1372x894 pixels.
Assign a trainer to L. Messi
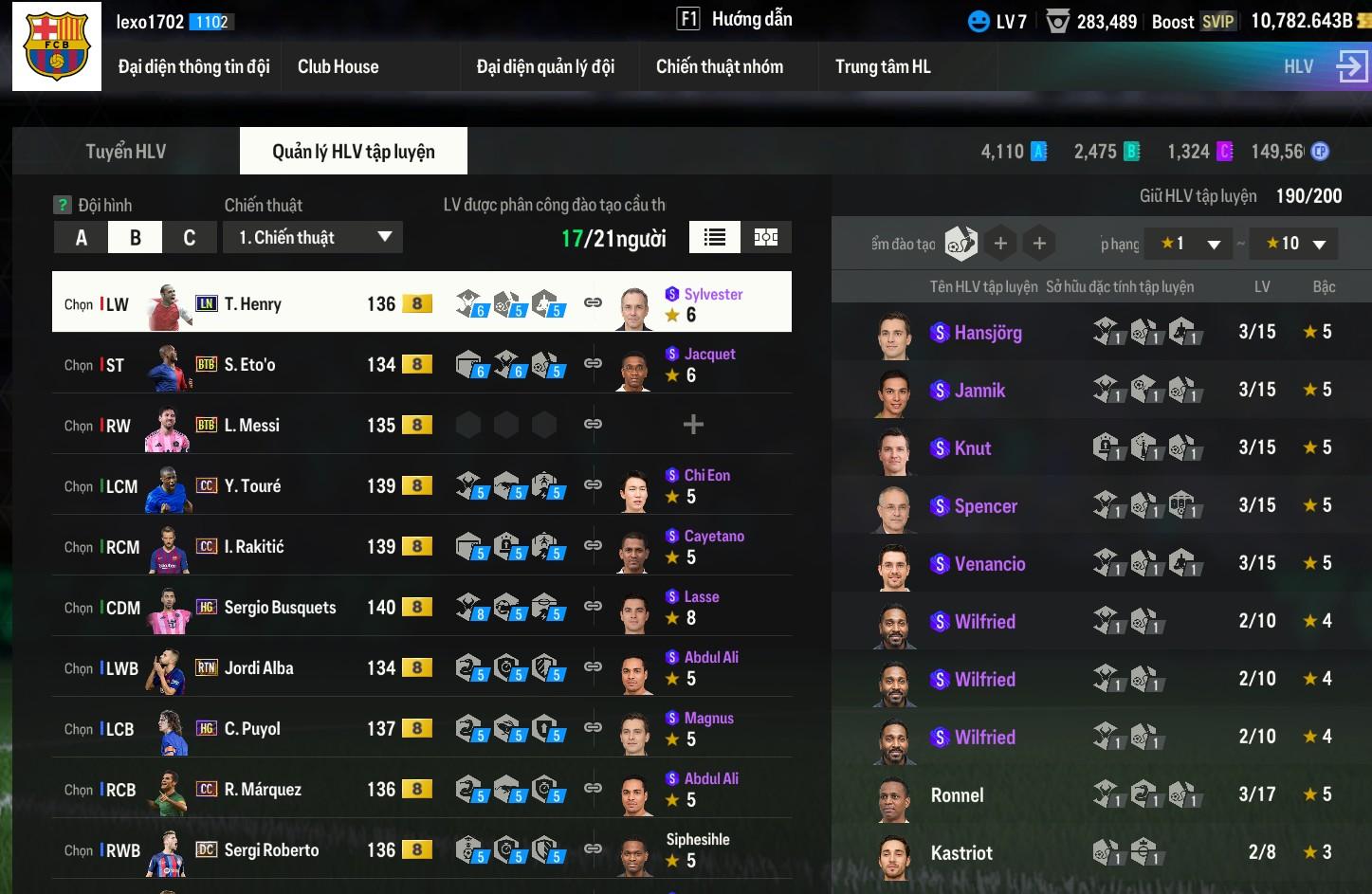pyautogui.click(x=693, y=425)
